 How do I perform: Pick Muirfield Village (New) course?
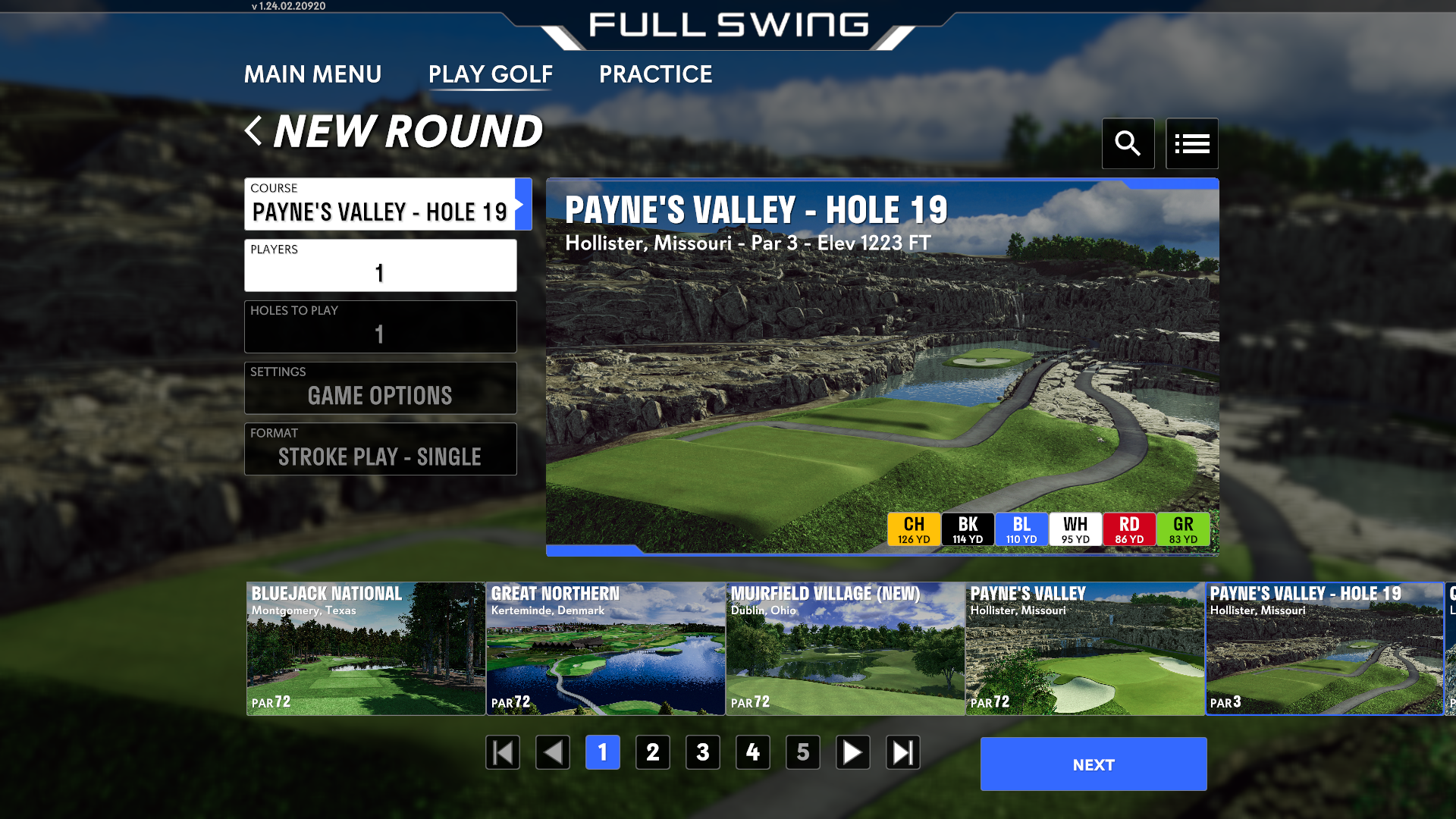(x=845, y=648)
